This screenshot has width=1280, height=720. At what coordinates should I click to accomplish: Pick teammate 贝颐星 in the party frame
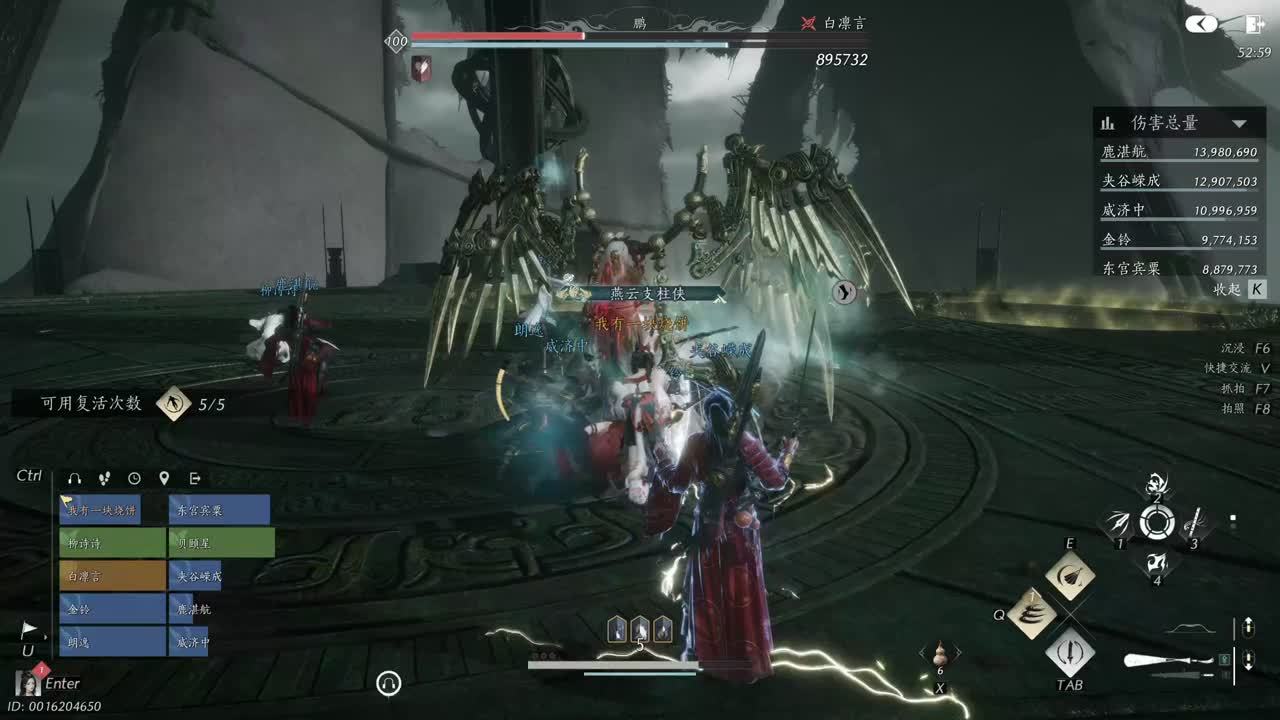click(x=219, y=543)
